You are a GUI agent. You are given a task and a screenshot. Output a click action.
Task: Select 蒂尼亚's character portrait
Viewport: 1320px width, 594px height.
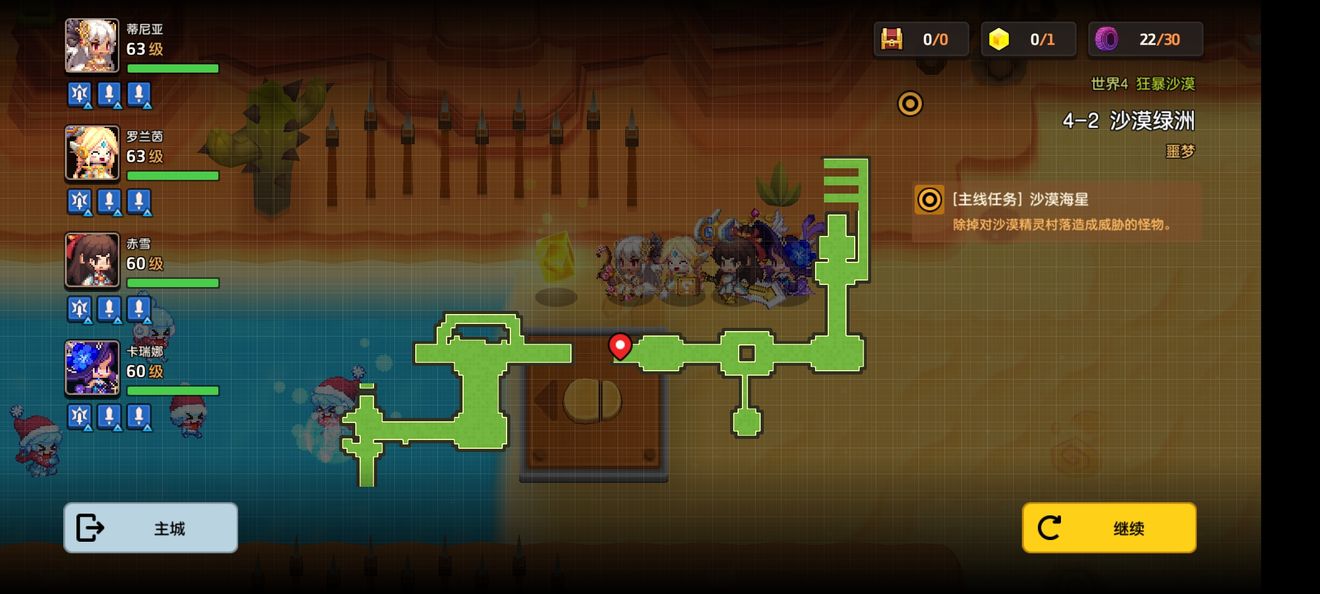point(92,46)
